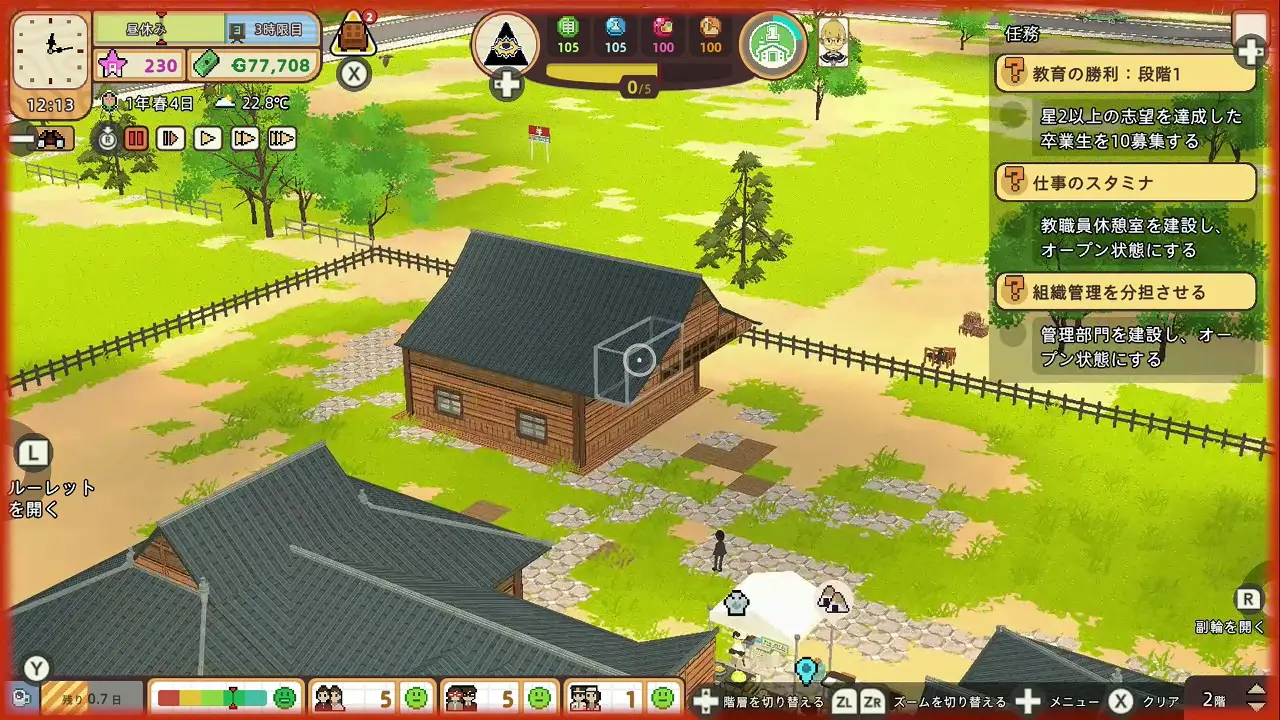1280x720 pixels.
Task: Click the analog clock widget
Action: (x=49, y=49)
